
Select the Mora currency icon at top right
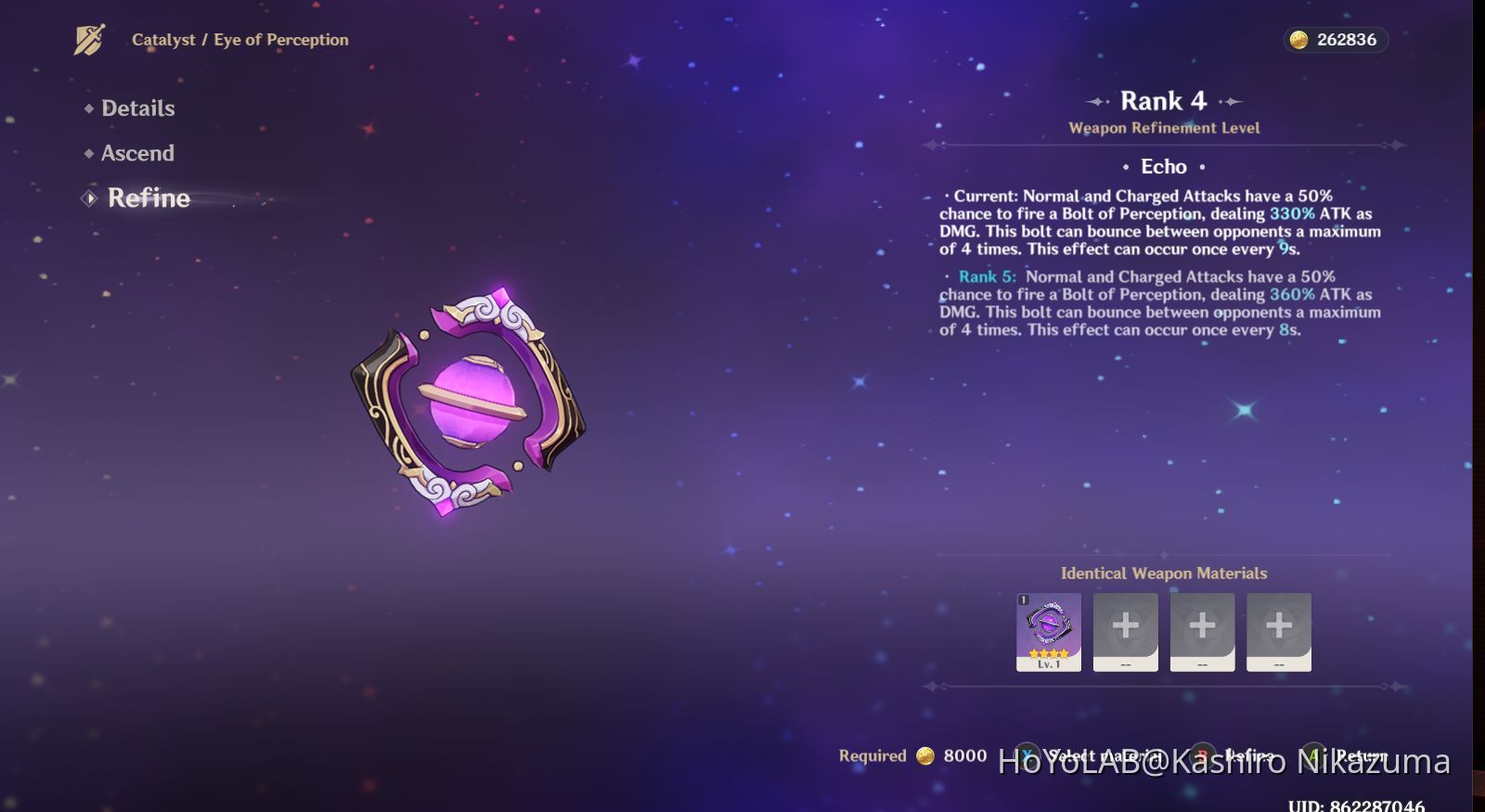(x=1299, y=39)
